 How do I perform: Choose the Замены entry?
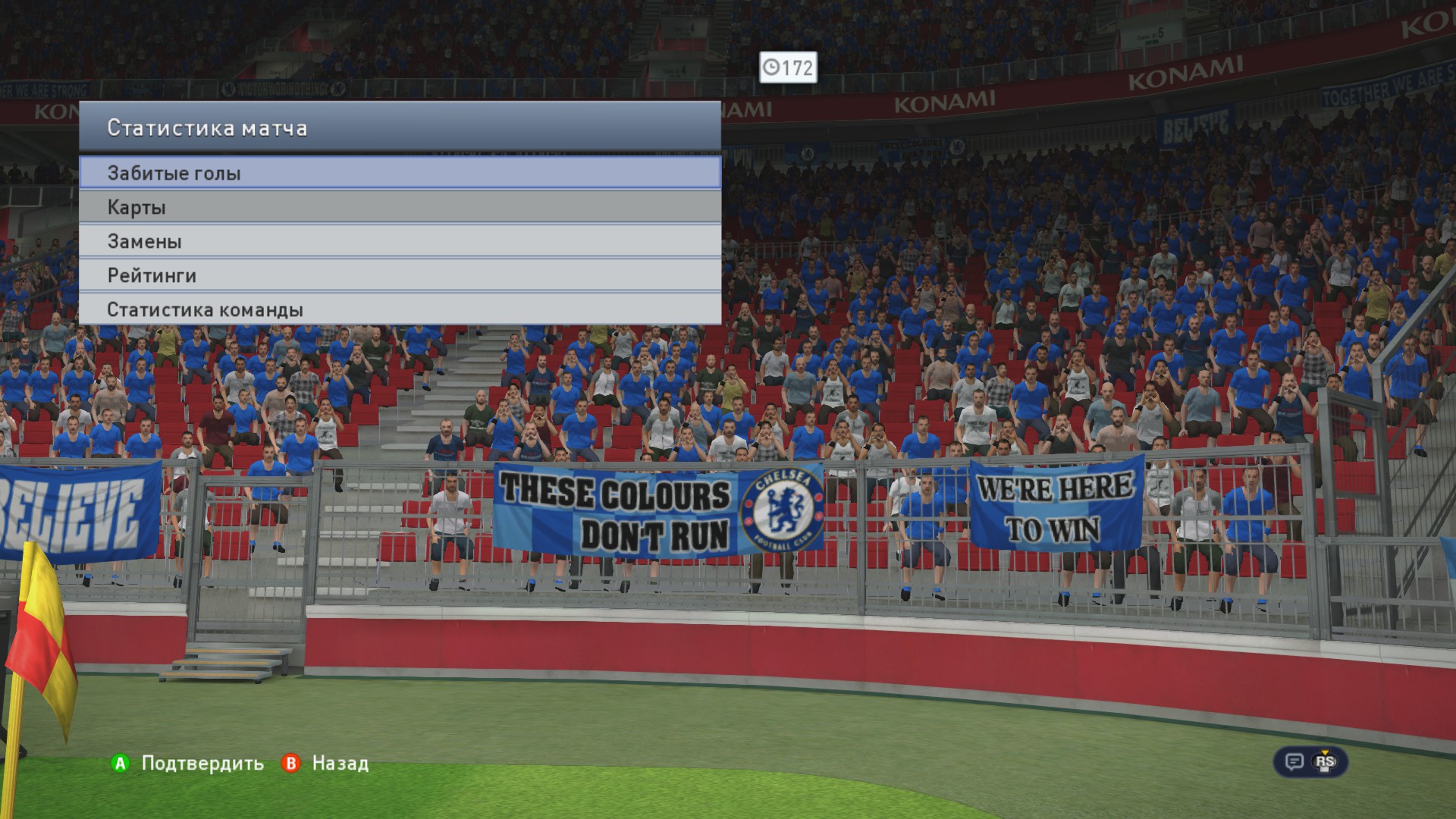pos(400,241)
